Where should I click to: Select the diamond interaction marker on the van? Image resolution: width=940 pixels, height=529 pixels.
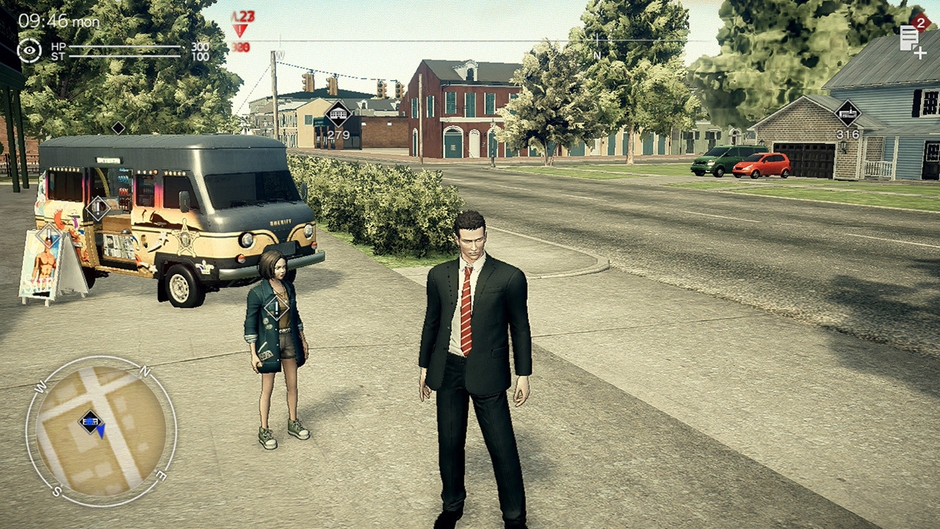[x=98, y=209]
